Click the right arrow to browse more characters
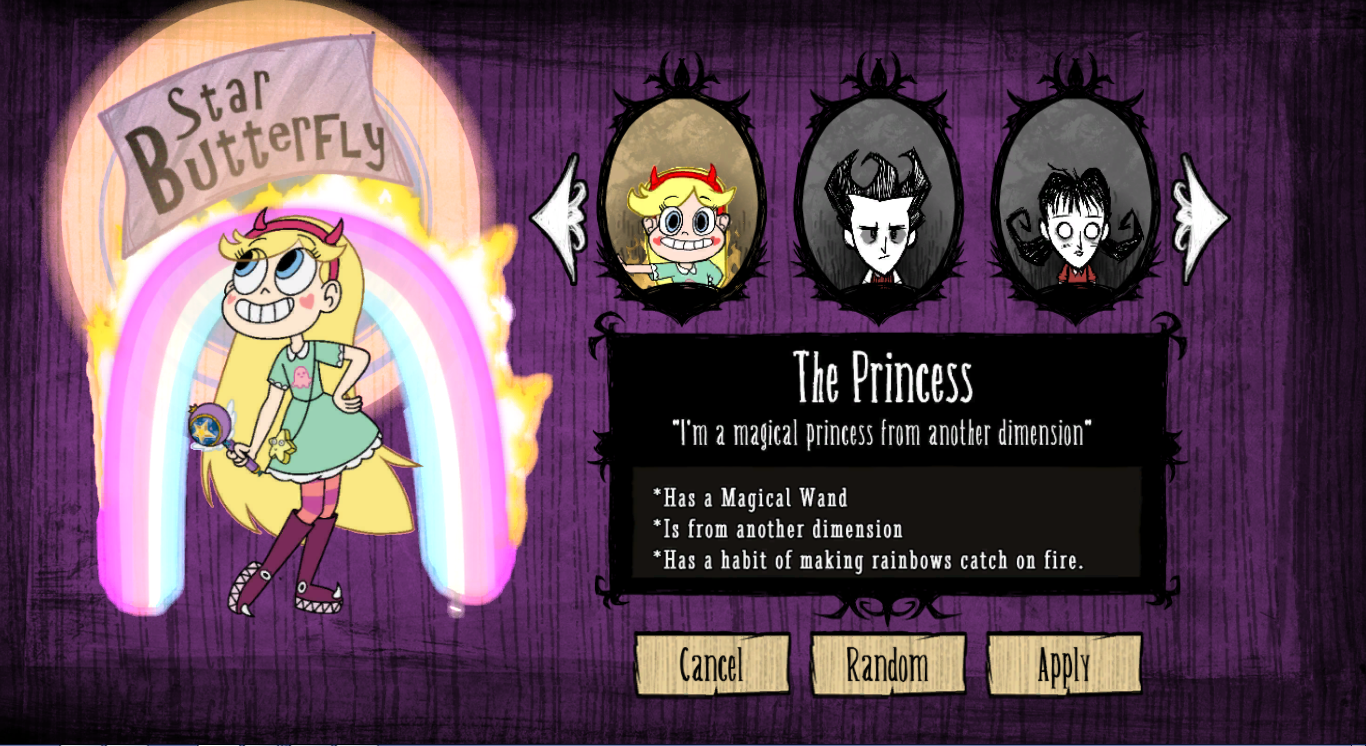This screenshot has height=746, width=1366. pyautogui.click(x=1199, y=215)
